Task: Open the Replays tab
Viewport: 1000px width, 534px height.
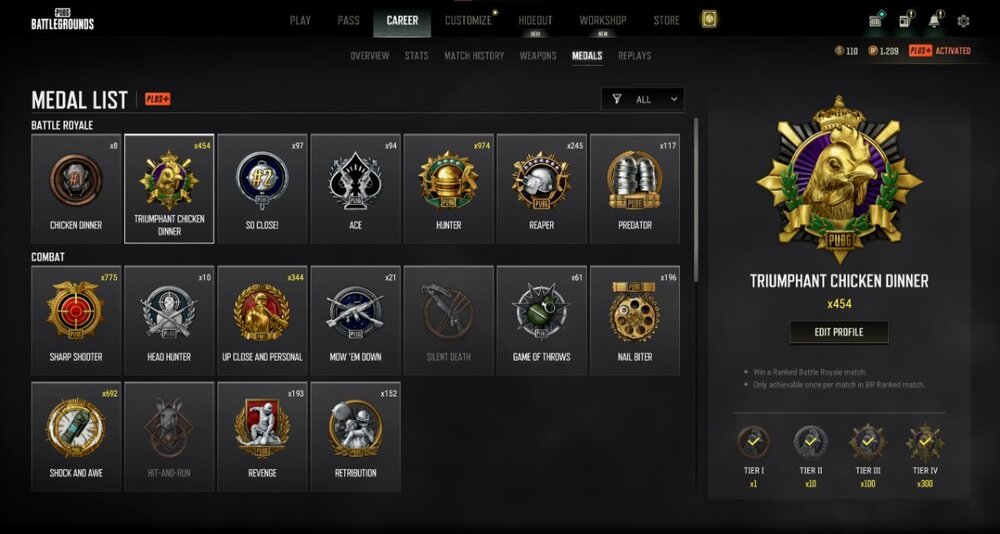Action: [635, 56]
